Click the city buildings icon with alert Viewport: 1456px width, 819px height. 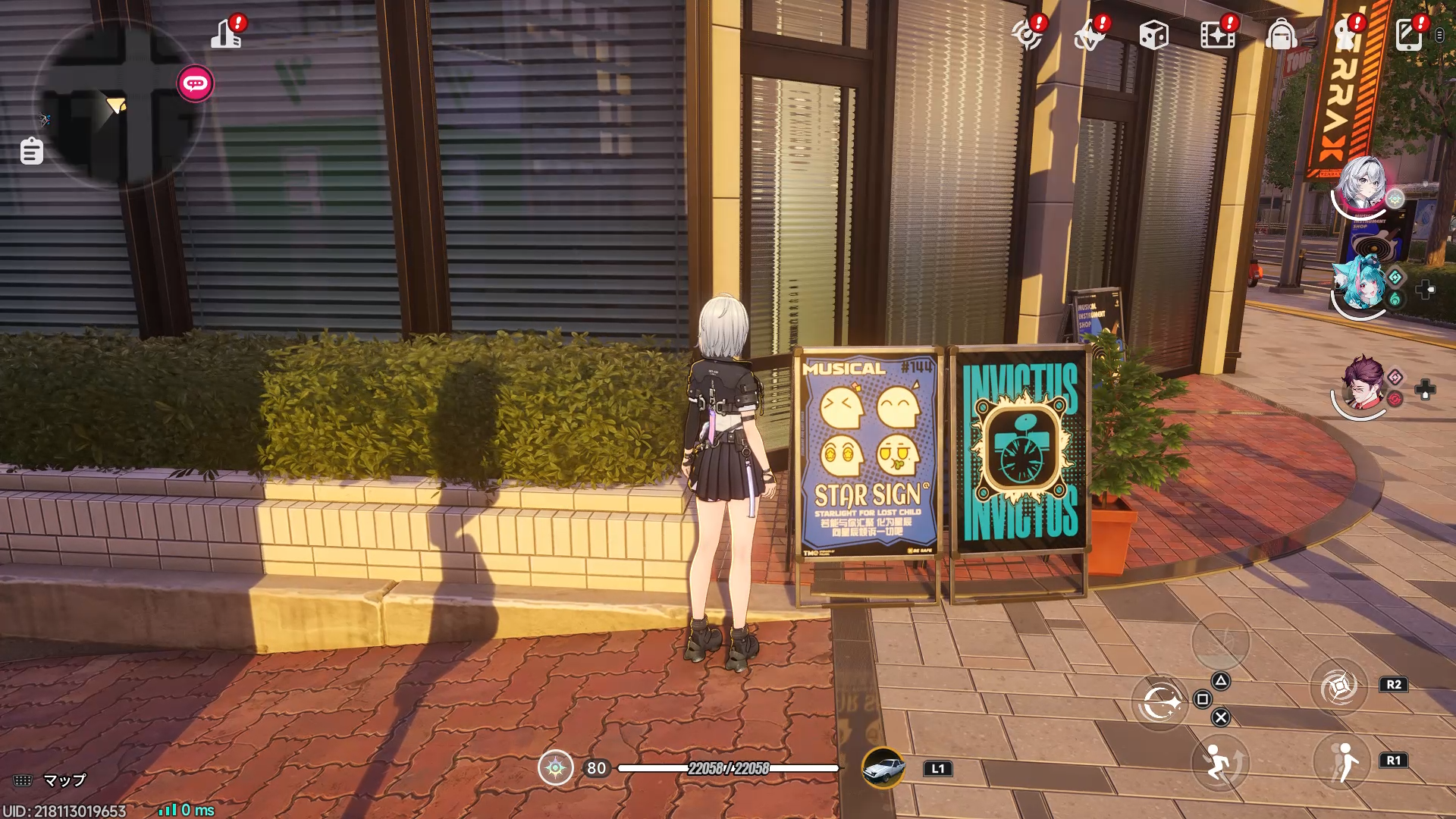coord(227,33)
